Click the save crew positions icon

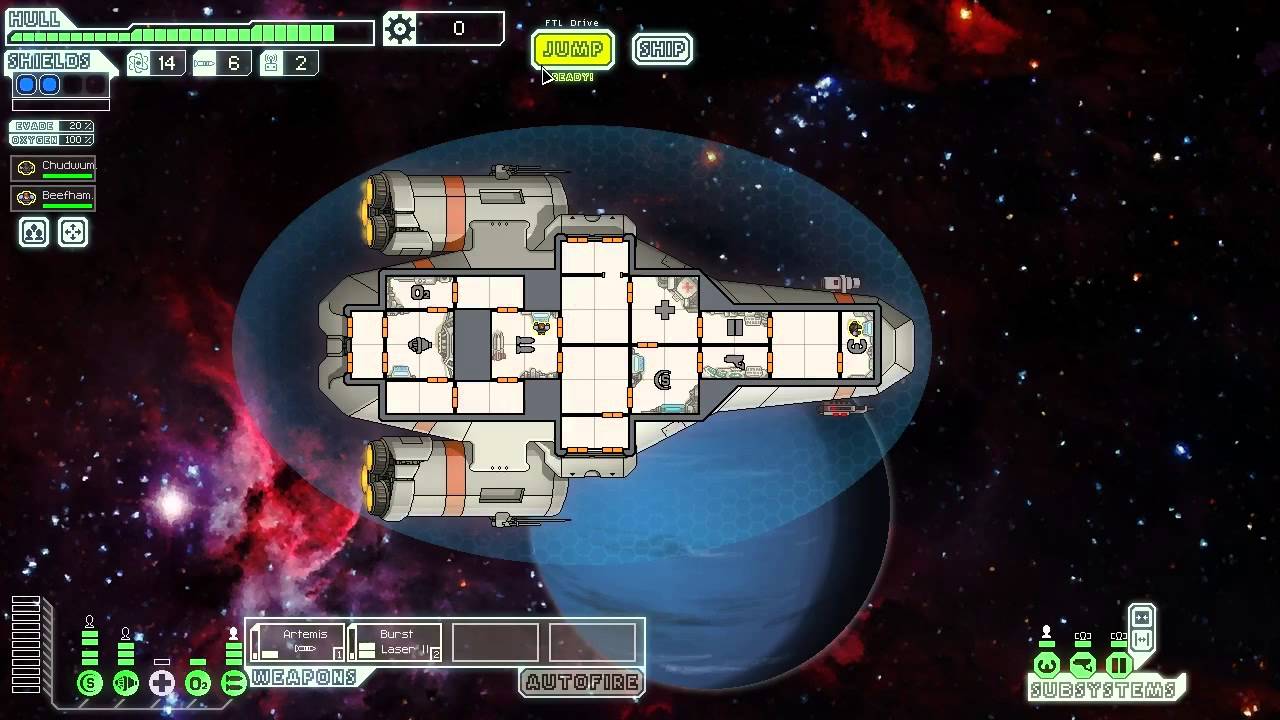tap(33, 232)
